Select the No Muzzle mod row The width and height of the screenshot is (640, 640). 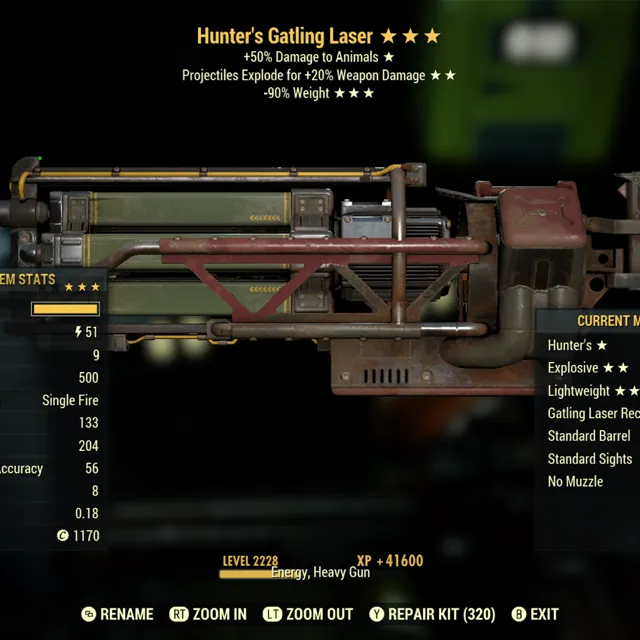click(575, 482)
